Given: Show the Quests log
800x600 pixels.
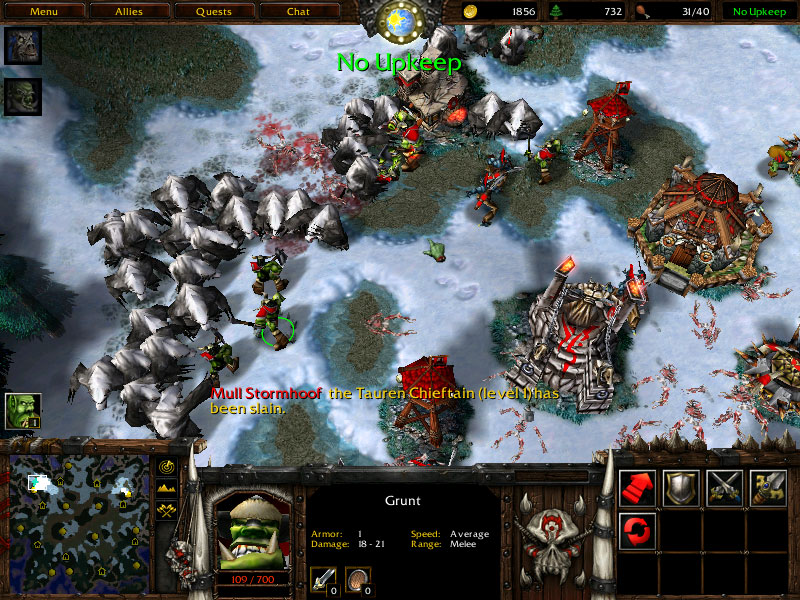Looking at the screenshot, I should (213, 12).
